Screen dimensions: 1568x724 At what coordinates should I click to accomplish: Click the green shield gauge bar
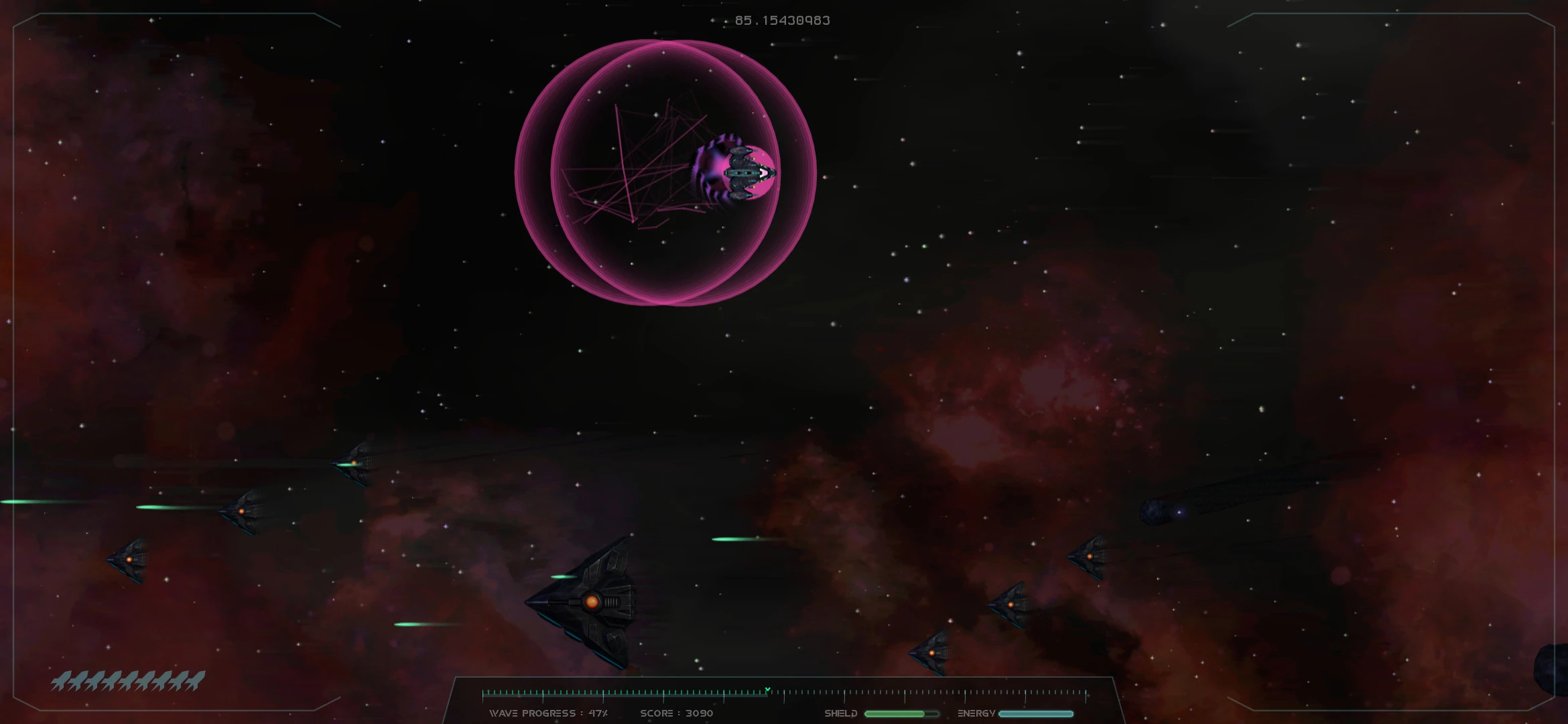coord(901,713)
